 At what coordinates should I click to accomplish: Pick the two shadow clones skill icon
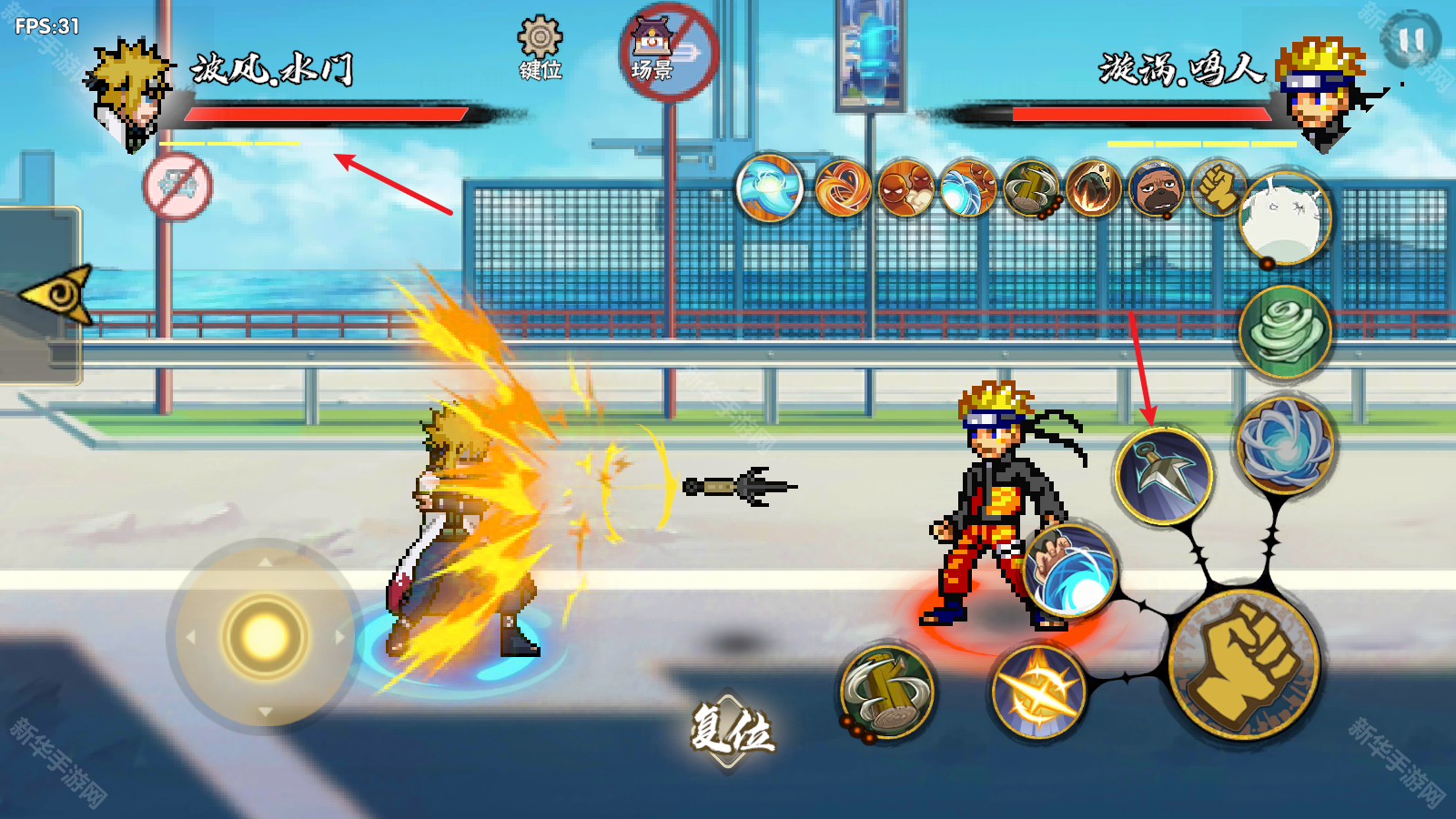(905, 188)
